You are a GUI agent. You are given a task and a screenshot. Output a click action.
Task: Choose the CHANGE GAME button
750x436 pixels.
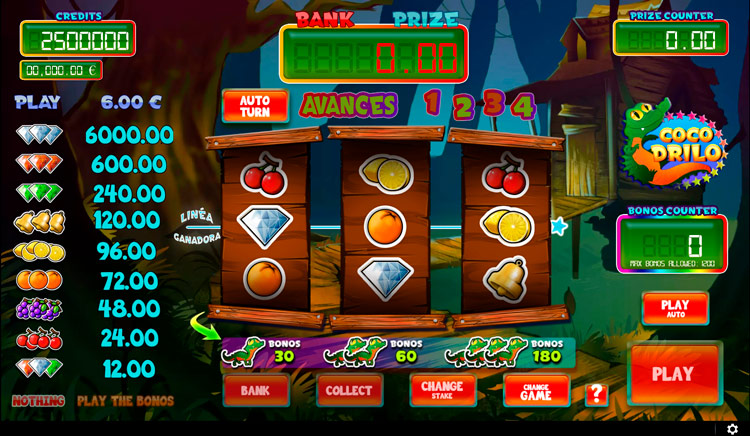pyautogui.click(x=536, y=391)
